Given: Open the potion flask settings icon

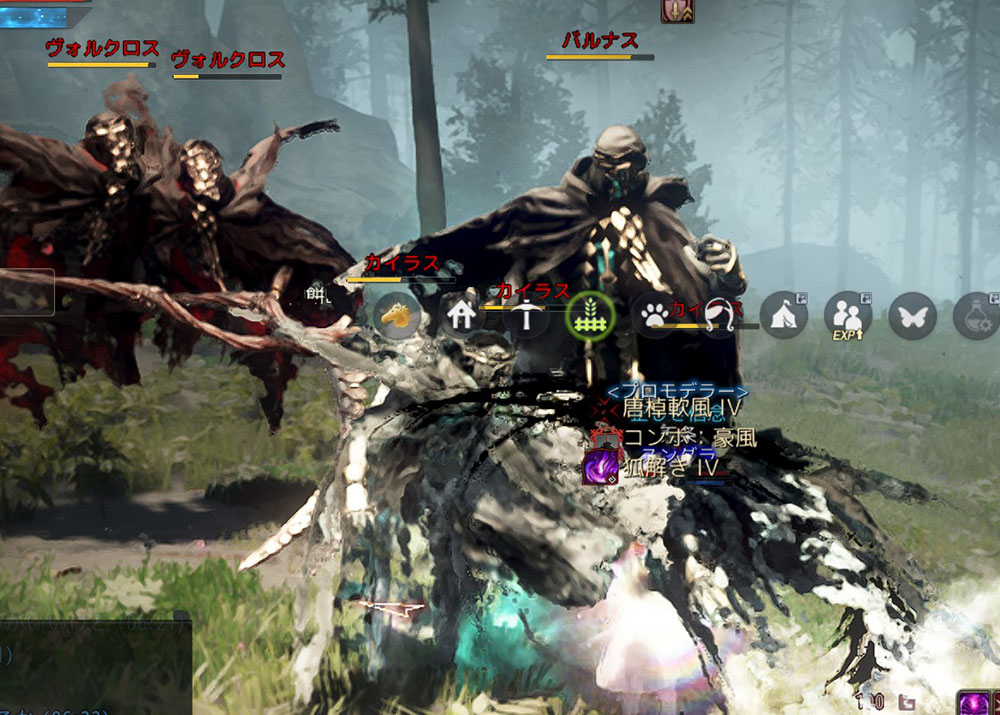Looking at the screenshot, I should click(x=976, y=315).
